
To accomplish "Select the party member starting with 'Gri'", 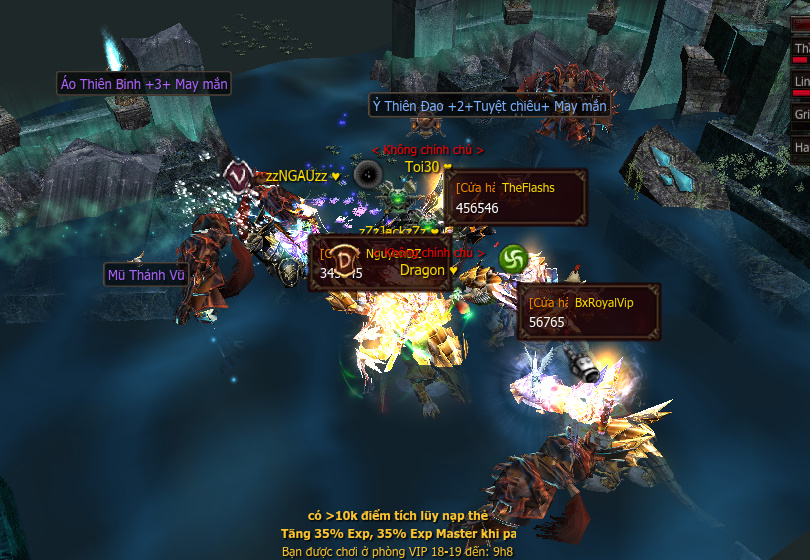I will click(x=801, y=115).
